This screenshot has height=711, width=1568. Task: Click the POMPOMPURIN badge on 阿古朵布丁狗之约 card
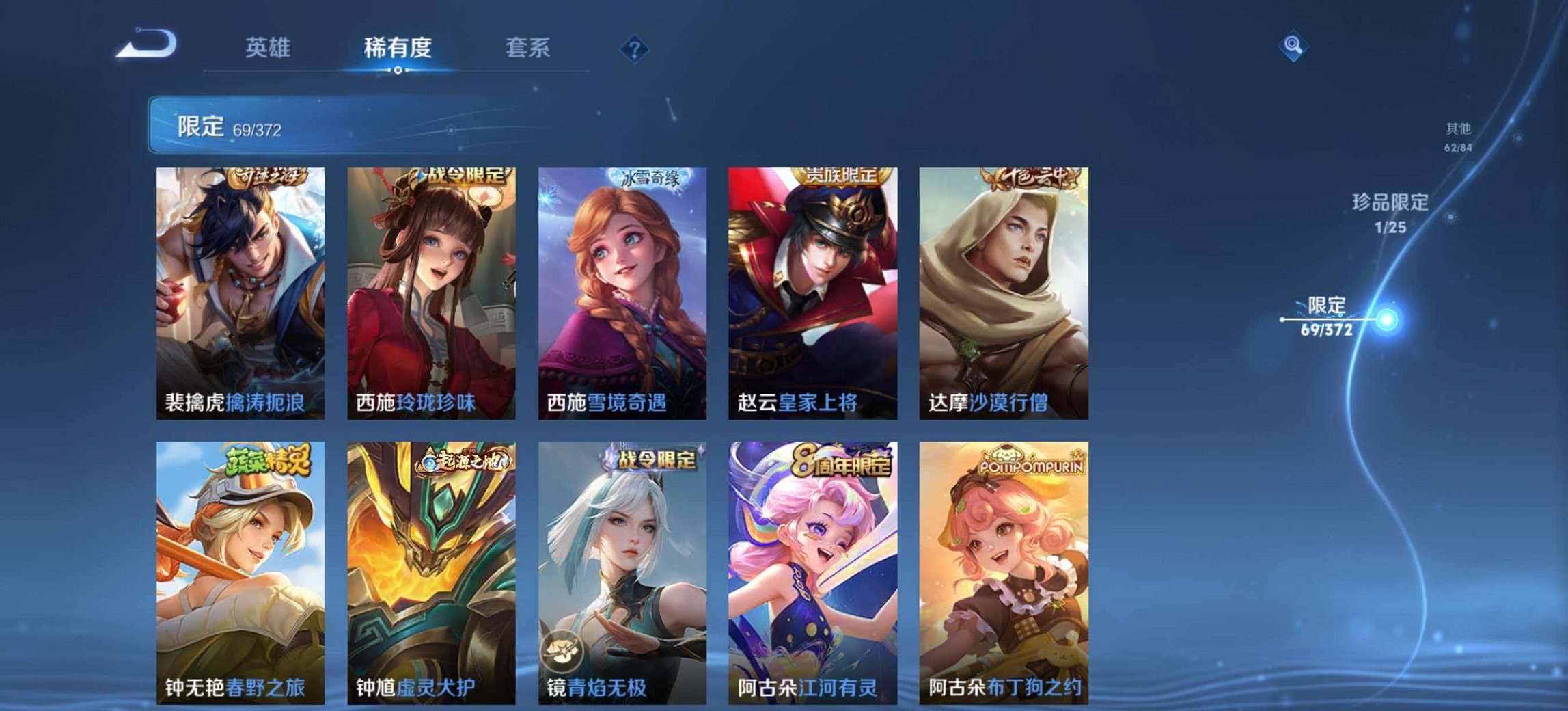click(x=1033, y=462)
